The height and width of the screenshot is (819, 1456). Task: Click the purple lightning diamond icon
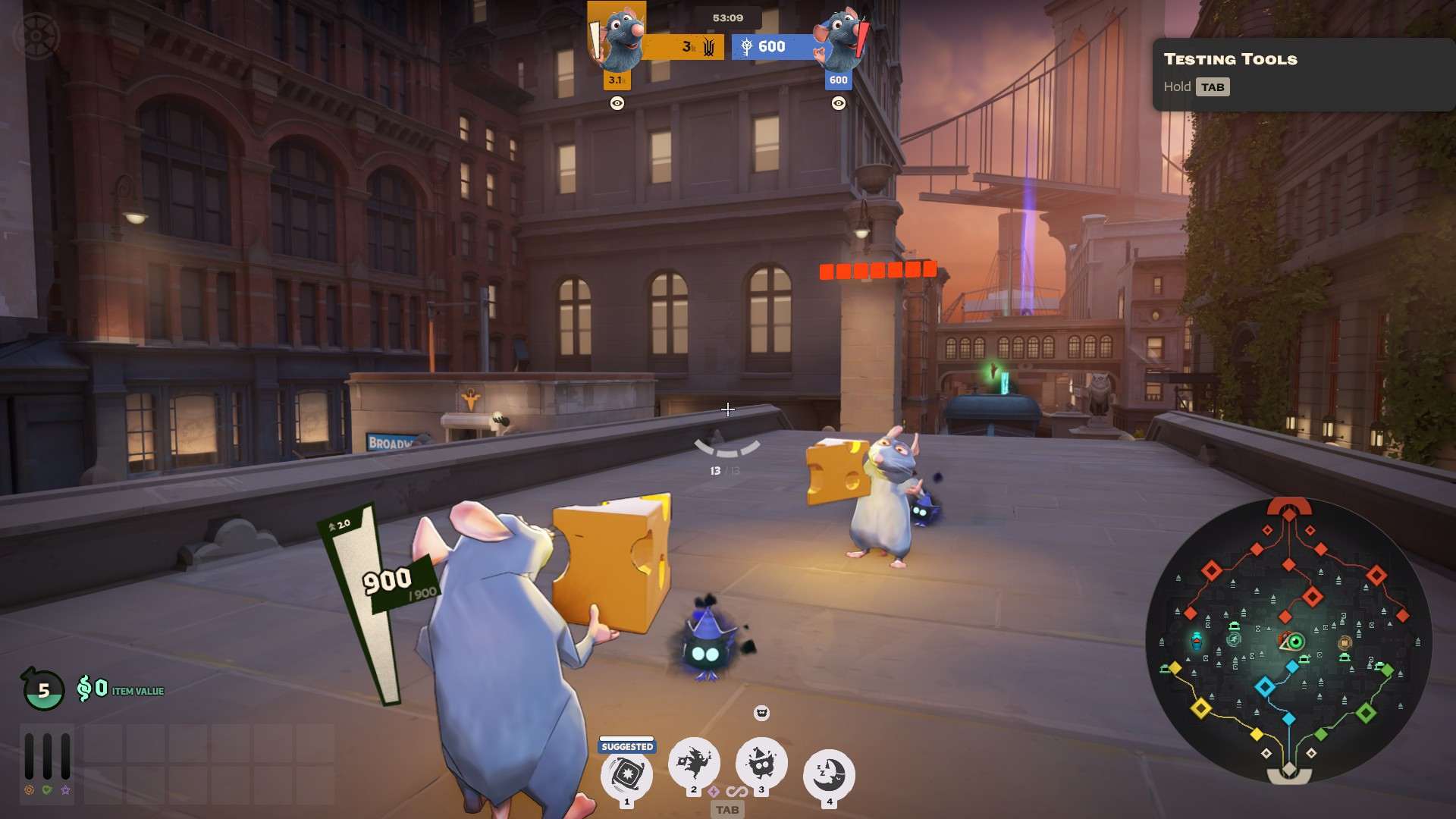click(x=714, y=792)
